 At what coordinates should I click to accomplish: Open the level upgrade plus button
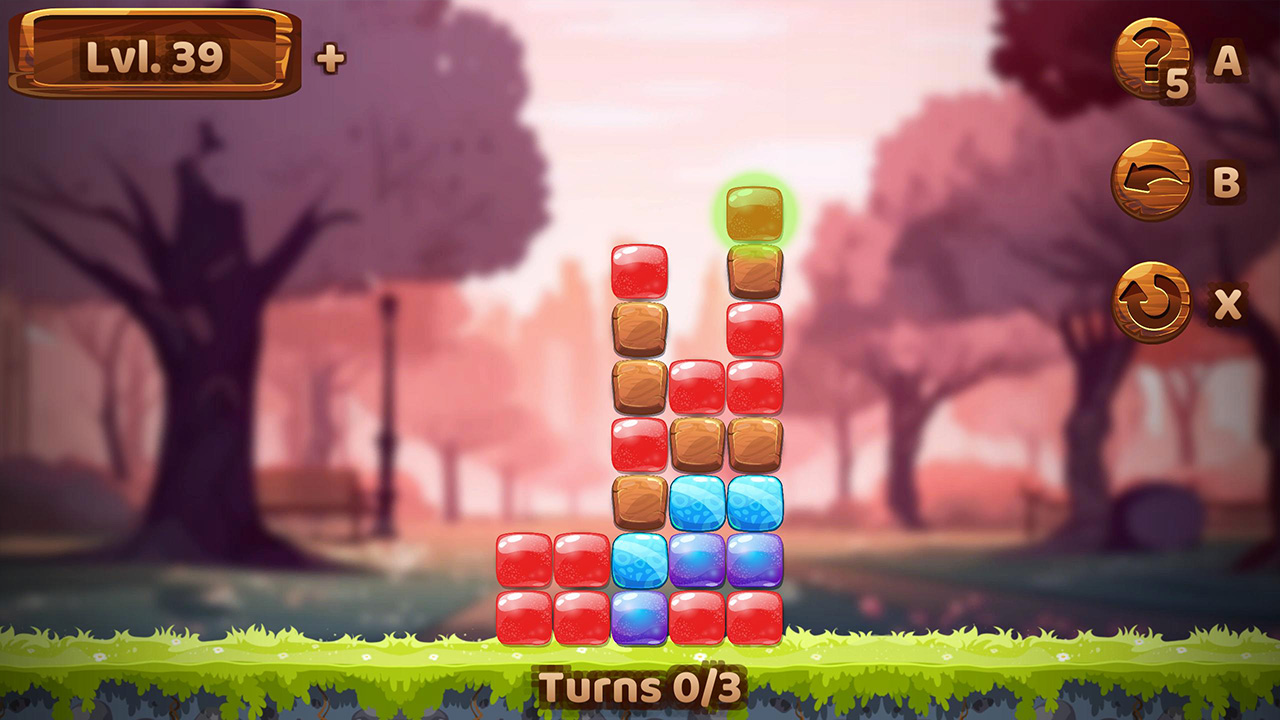(x=330, y=57)
